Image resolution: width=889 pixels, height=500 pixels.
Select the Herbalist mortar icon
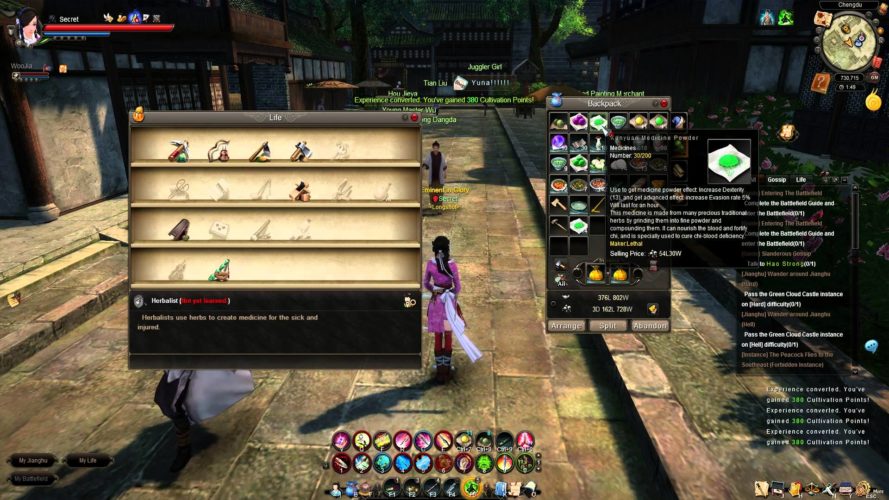(x=218, y=270)
